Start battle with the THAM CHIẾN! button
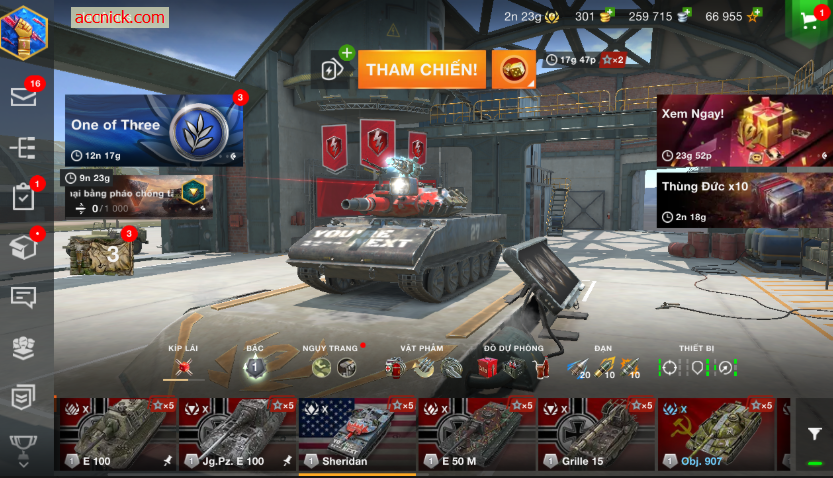Viewport: 833px width, 478px height. pos(421,70)
